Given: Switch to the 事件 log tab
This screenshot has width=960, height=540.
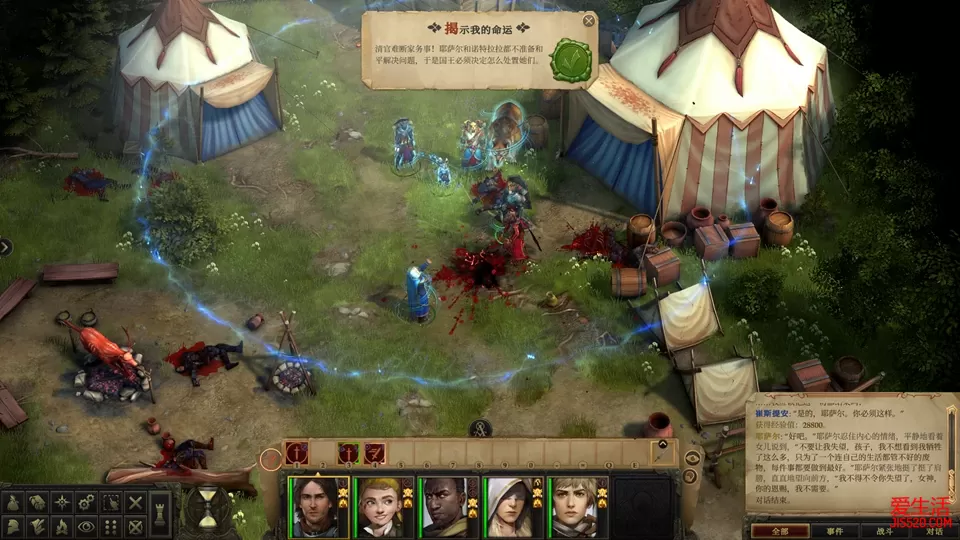Looking at the screenshot, I should (x=835, y=531).
